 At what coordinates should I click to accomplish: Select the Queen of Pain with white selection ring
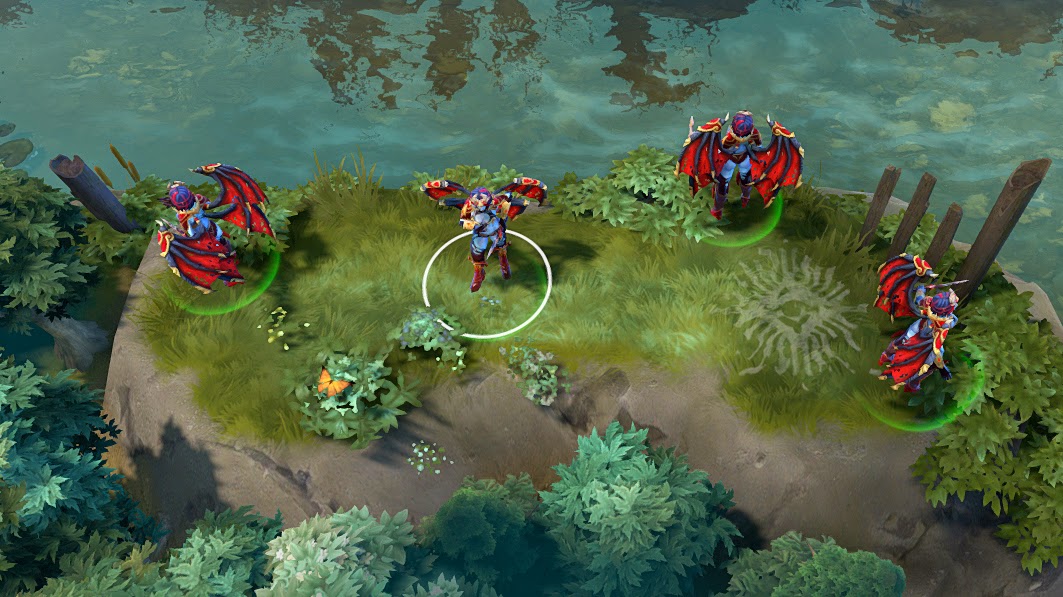(486, 236)
